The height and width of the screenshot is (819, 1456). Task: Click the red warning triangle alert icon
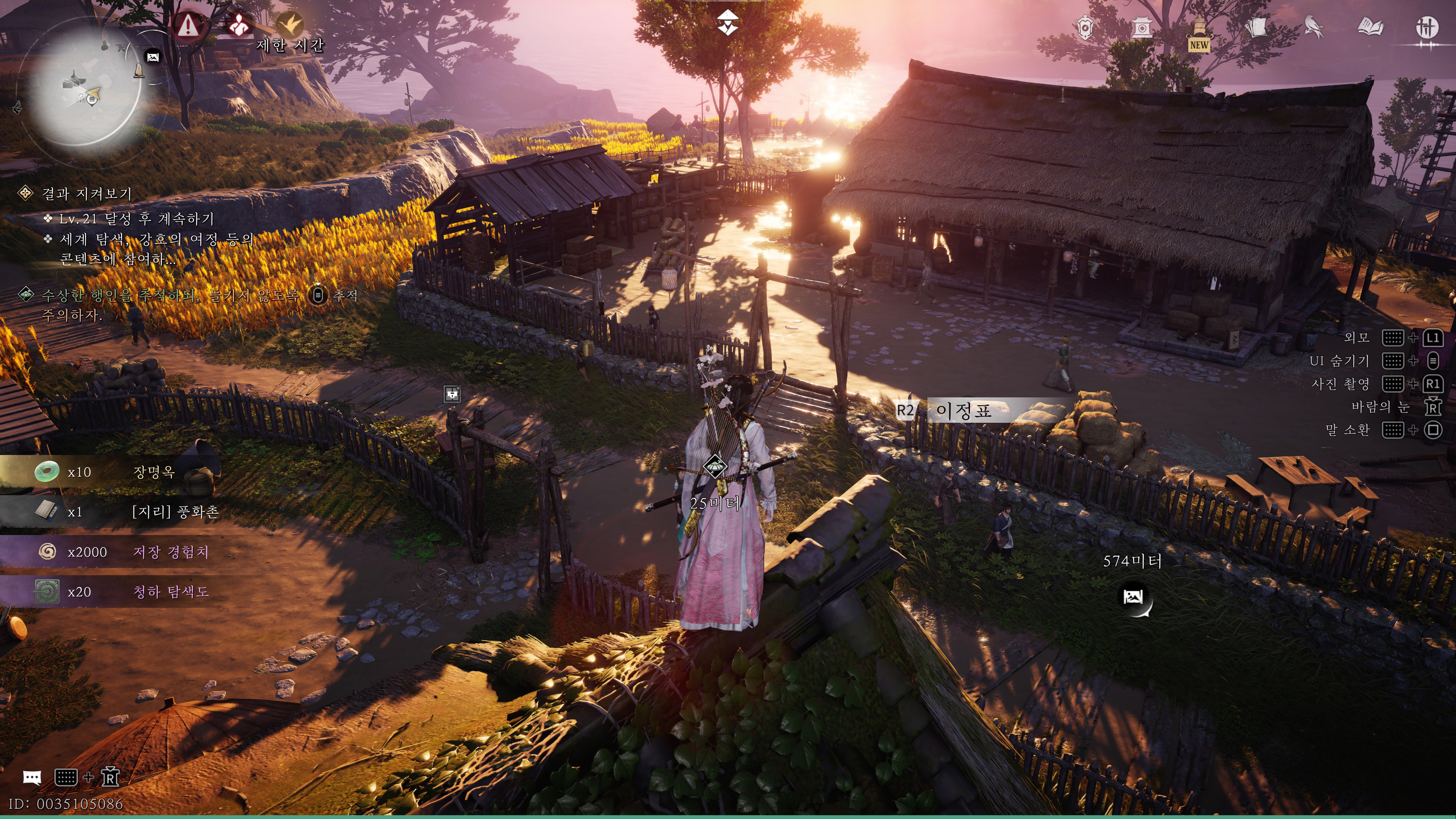[188, 25]
